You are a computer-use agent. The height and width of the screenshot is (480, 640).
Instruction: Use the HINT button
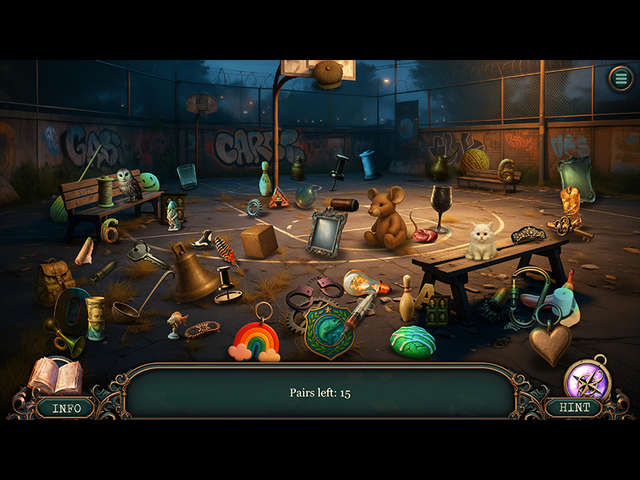click(573, 408)
